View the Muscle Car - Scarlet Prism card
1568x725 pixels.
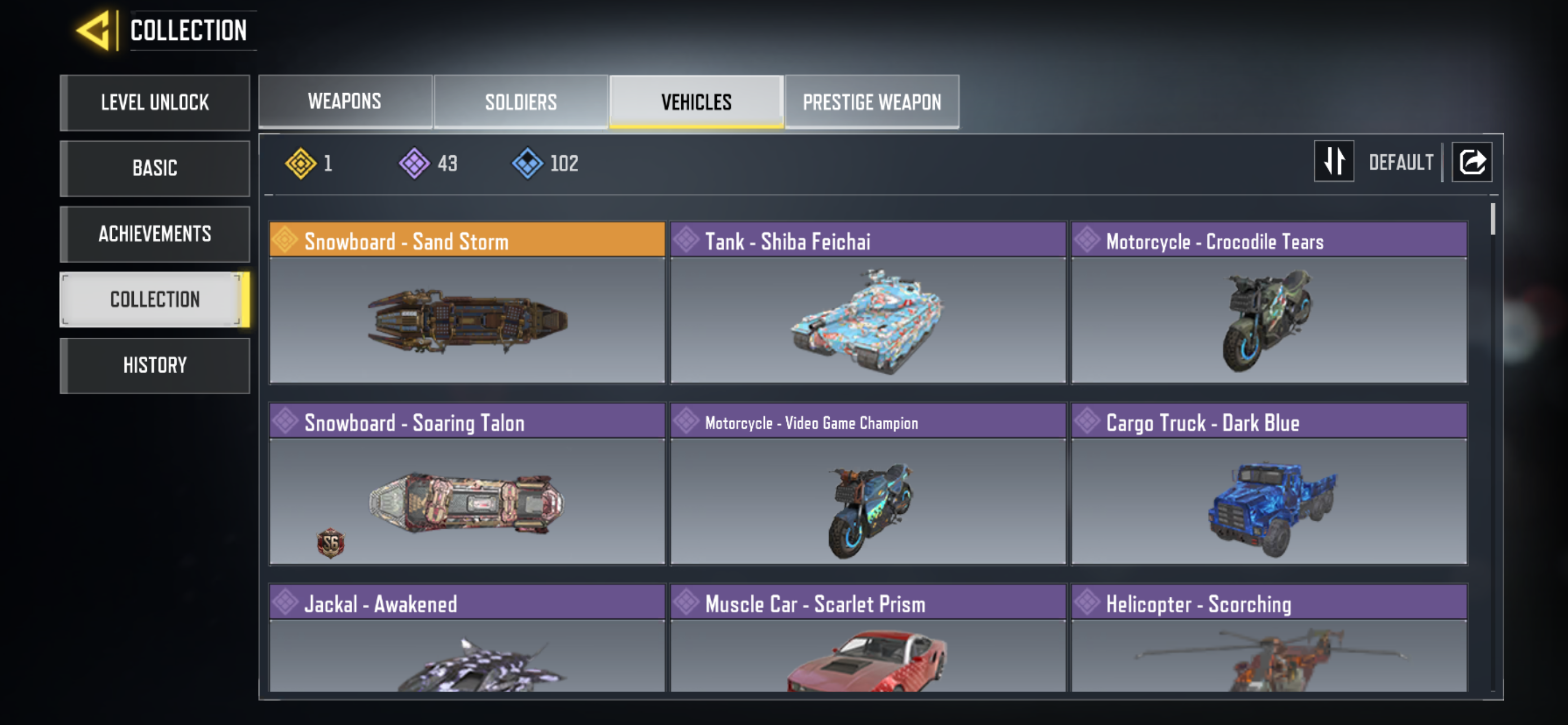[868, 638]
